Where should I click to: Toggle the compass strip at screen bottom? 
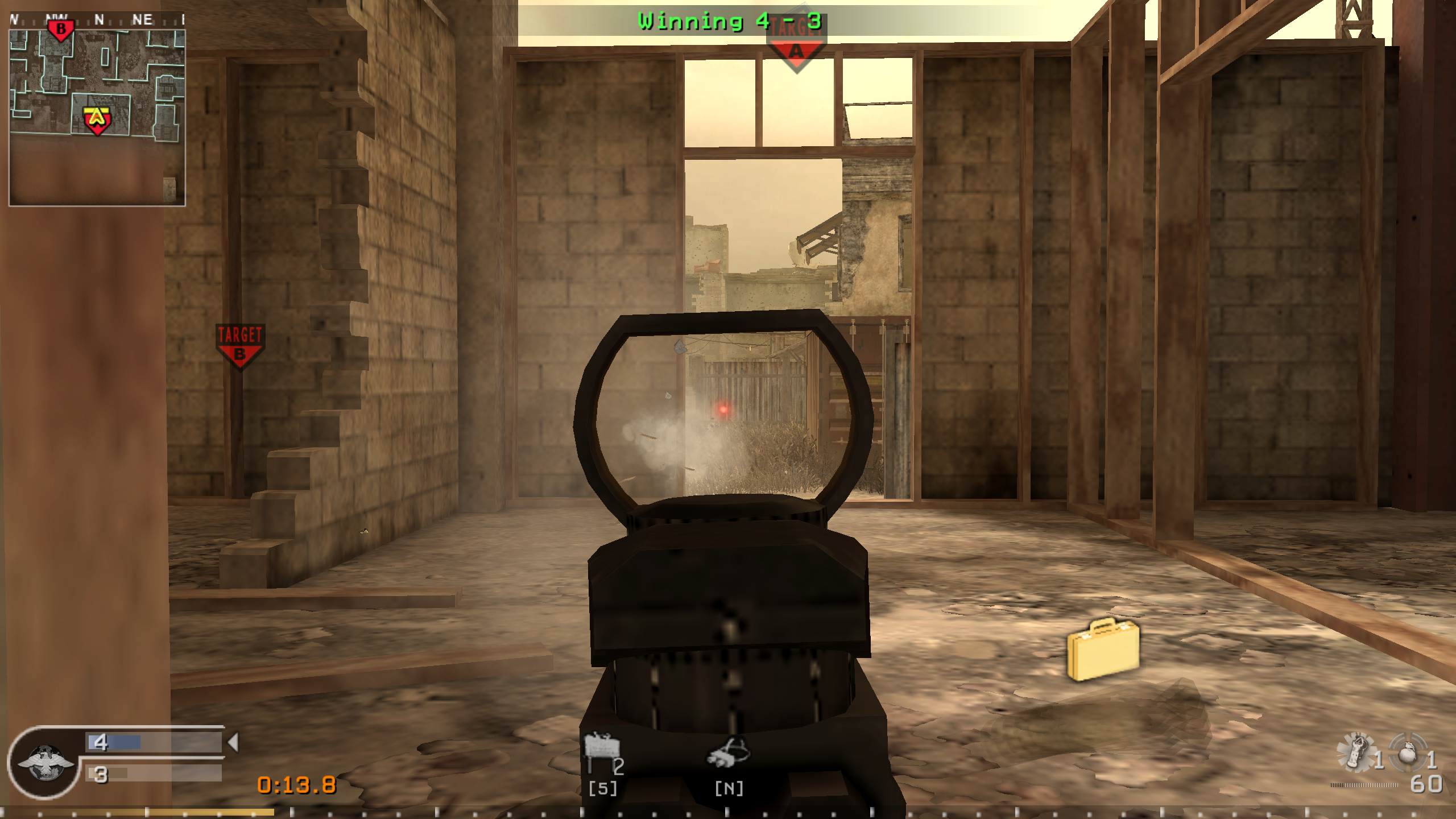[x=728, y=813]
